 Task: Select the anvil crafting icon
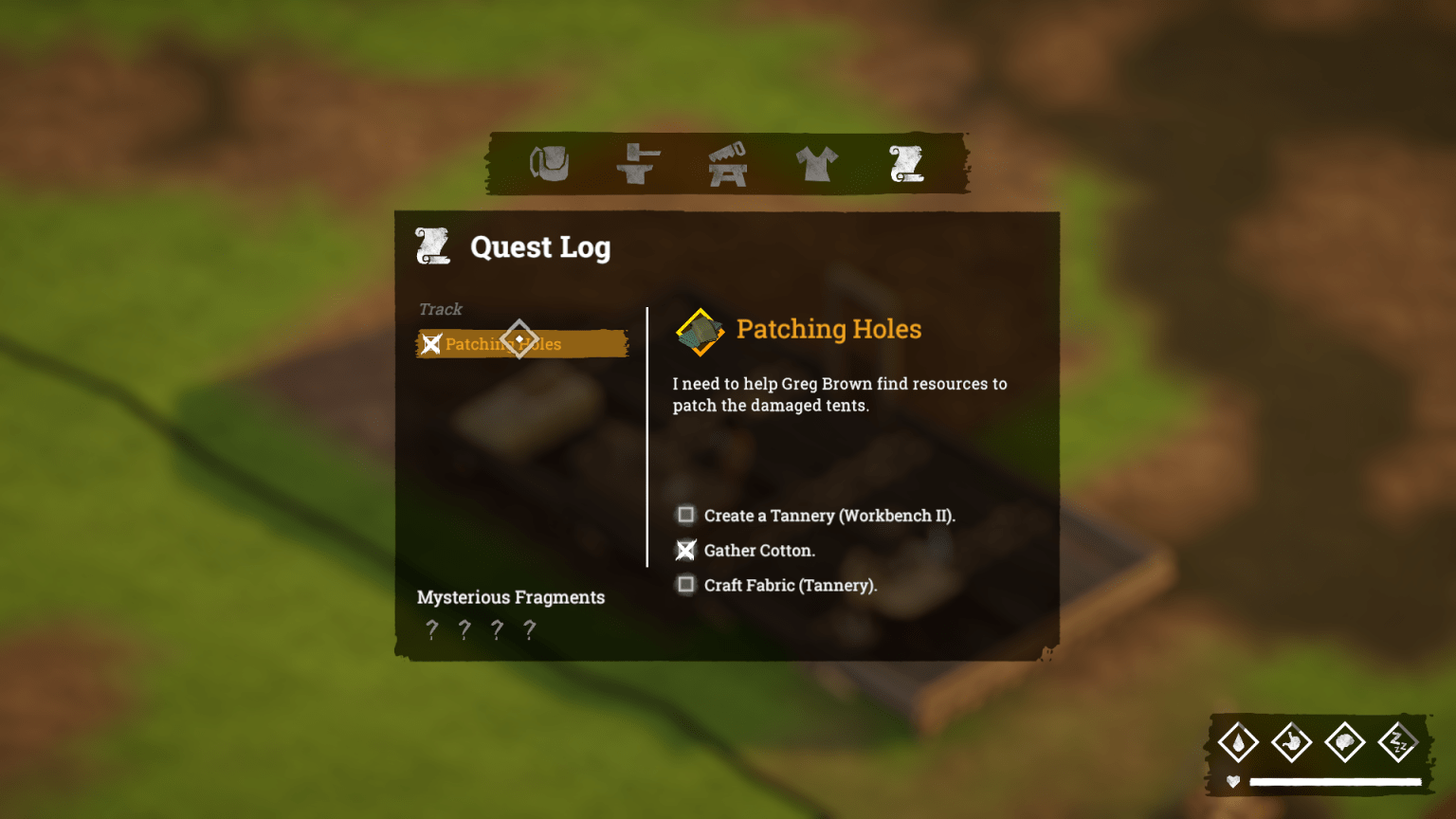[x=639, y=163]
